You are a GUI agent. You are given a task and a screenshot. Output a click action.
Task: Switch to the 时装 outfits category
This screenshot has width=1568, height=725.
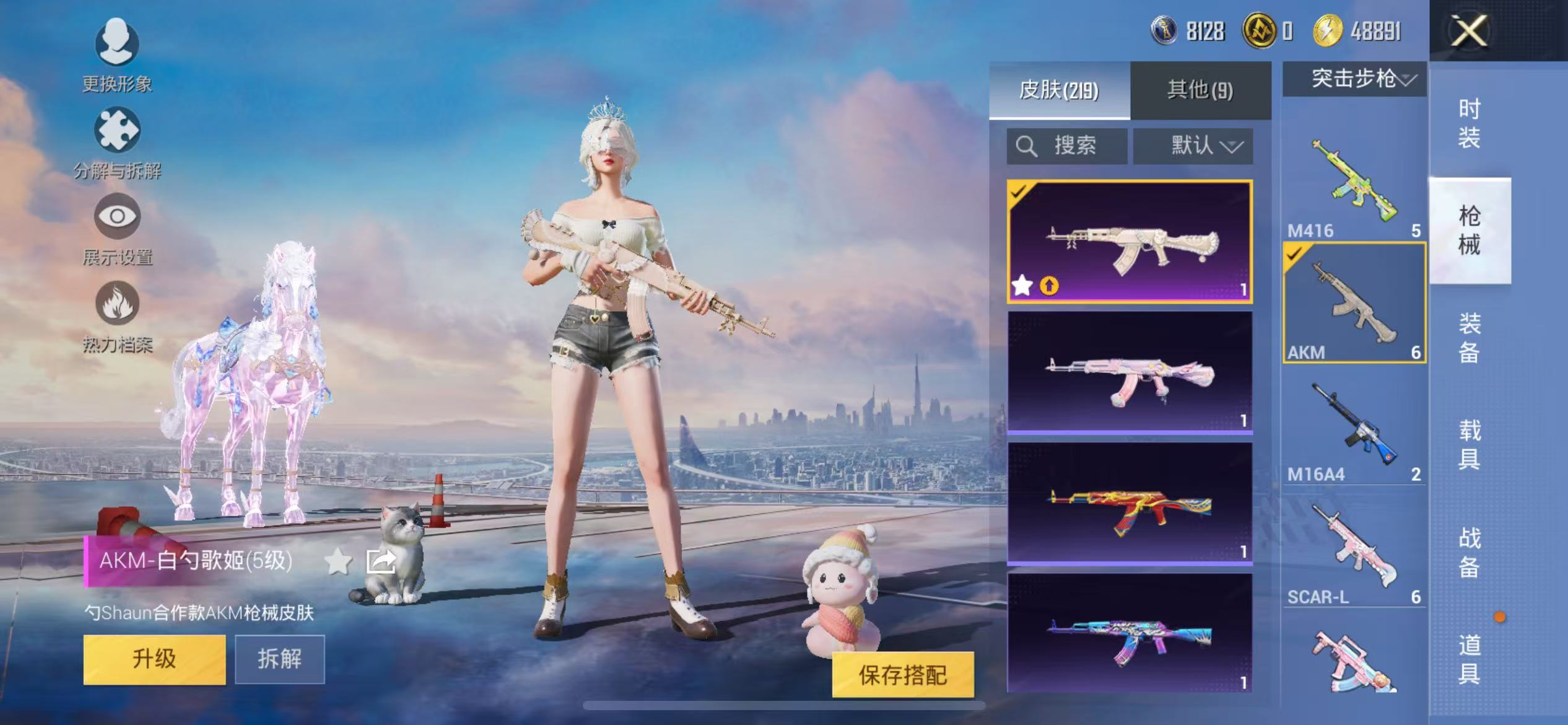[x=1469, y=123]
